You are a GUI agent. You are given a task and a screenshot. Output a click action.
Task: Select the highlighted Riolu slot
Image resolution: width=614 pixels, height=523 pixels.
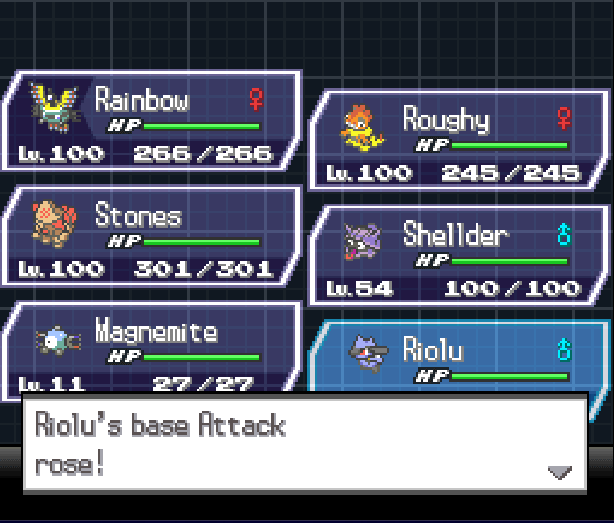tap(460, 360)
